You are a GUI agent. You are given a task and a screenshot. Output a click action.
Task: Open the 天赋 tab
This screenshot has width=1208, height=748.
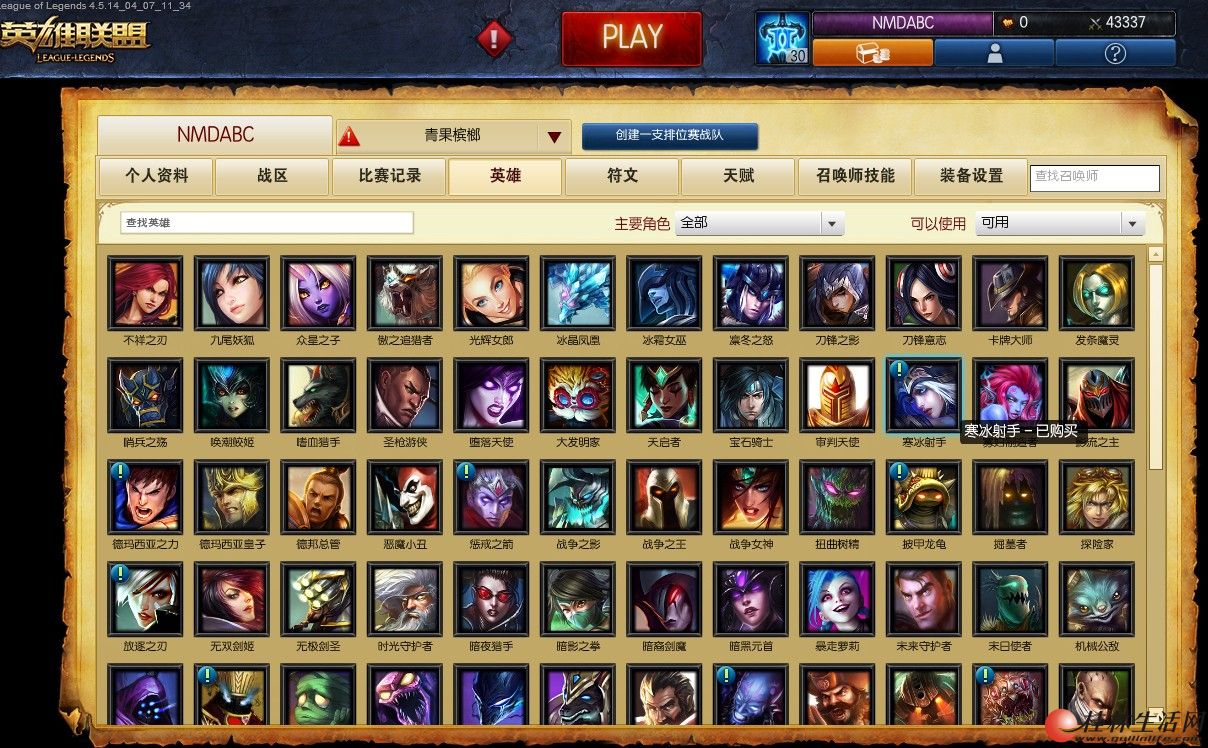point(738,176)
